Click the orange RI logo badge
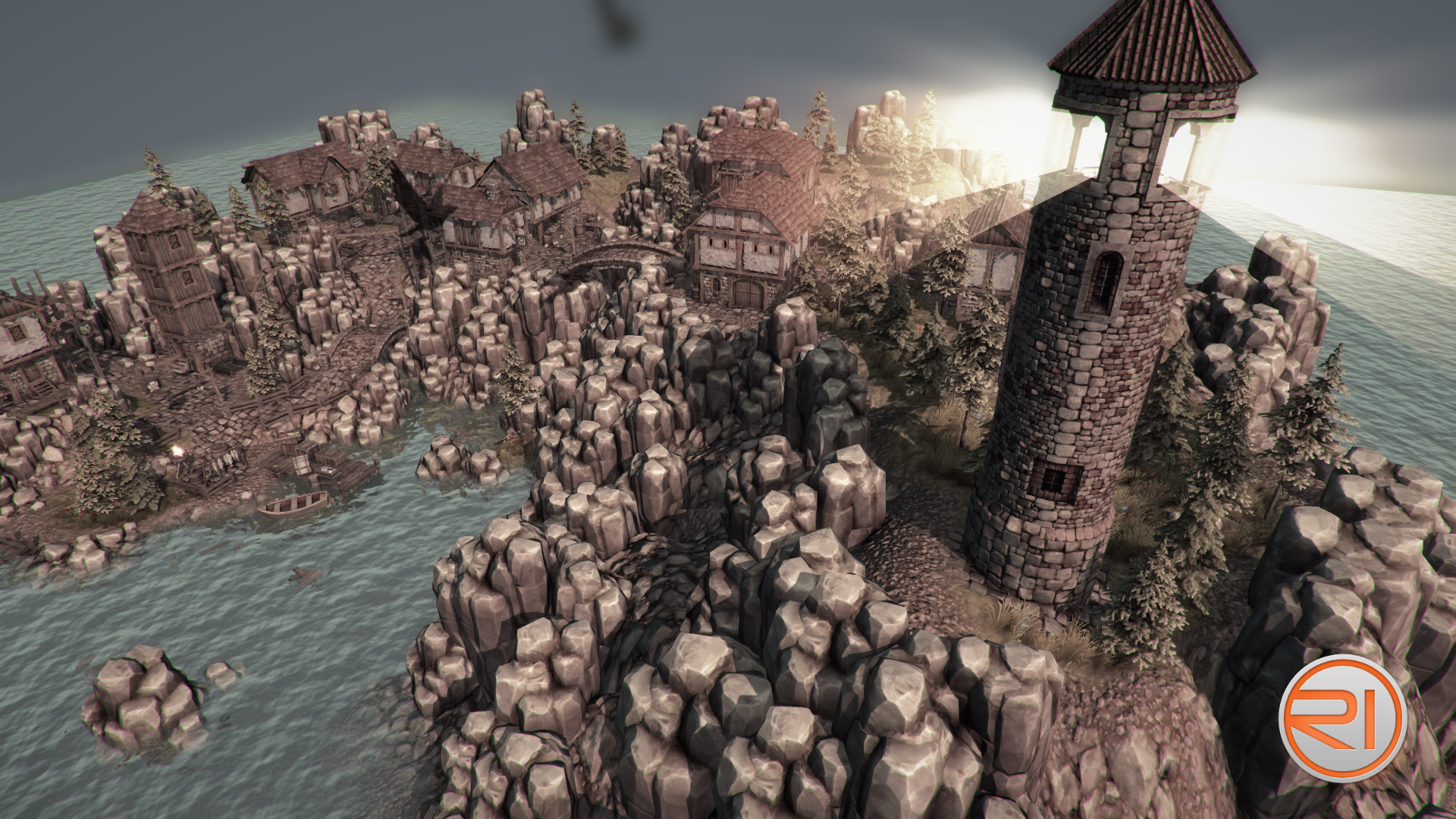 [1341, 717]
